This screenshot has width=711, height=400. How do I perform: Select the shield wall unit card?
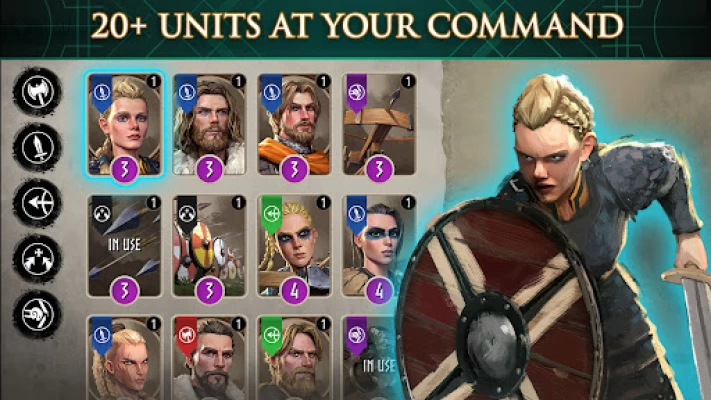click(x=210, y=245)
